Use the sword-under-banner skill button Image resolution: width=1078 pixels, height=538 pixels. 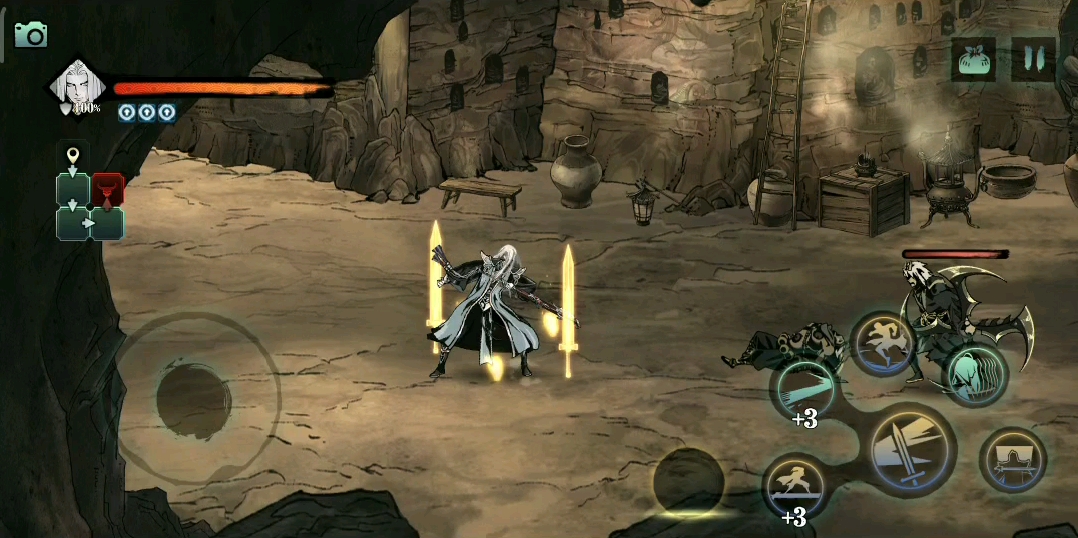click(1012, 460)
